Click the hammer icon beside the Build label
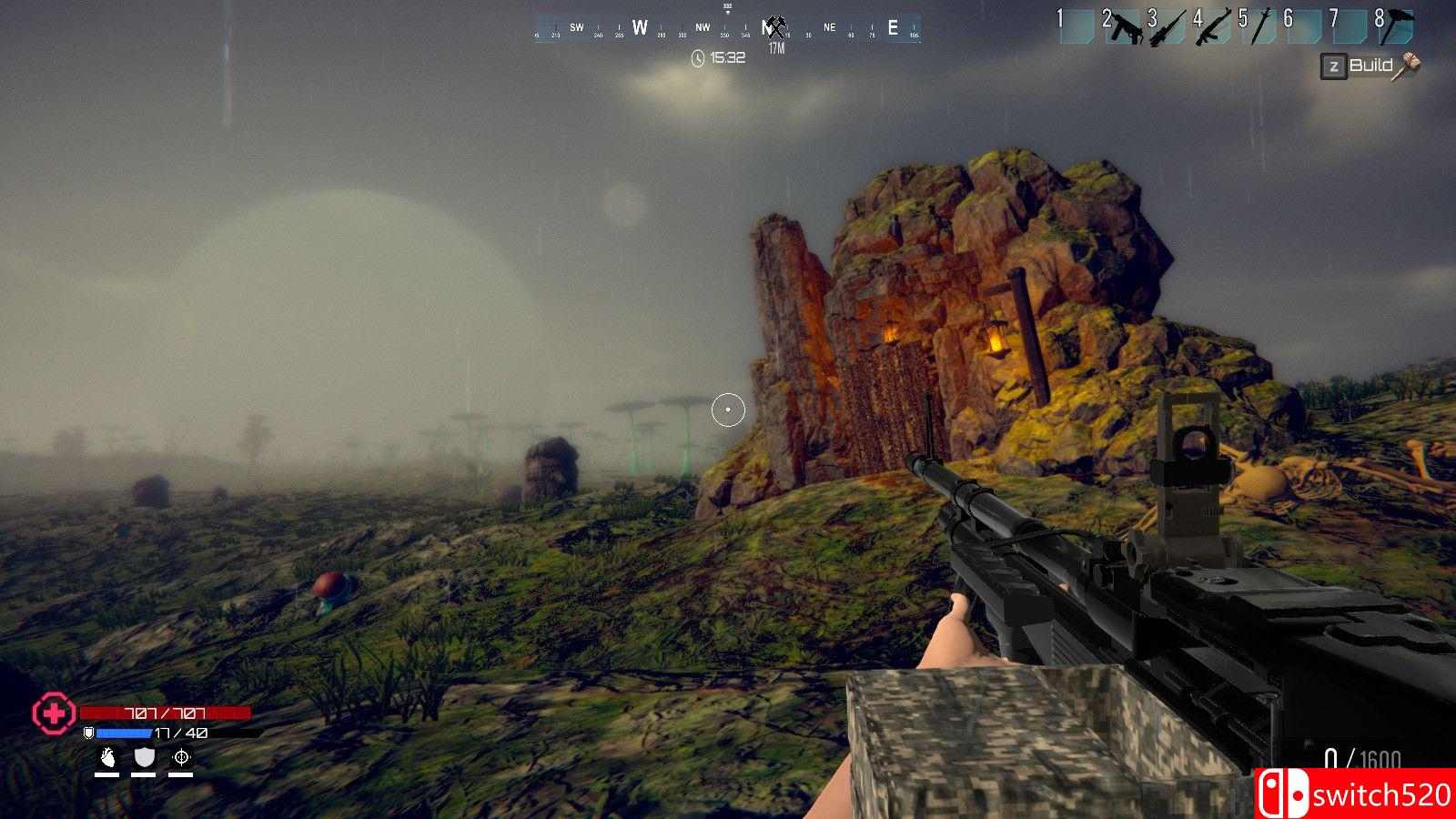The width and height of the screenshot is (1456, 819). (x=1408, y=65)
